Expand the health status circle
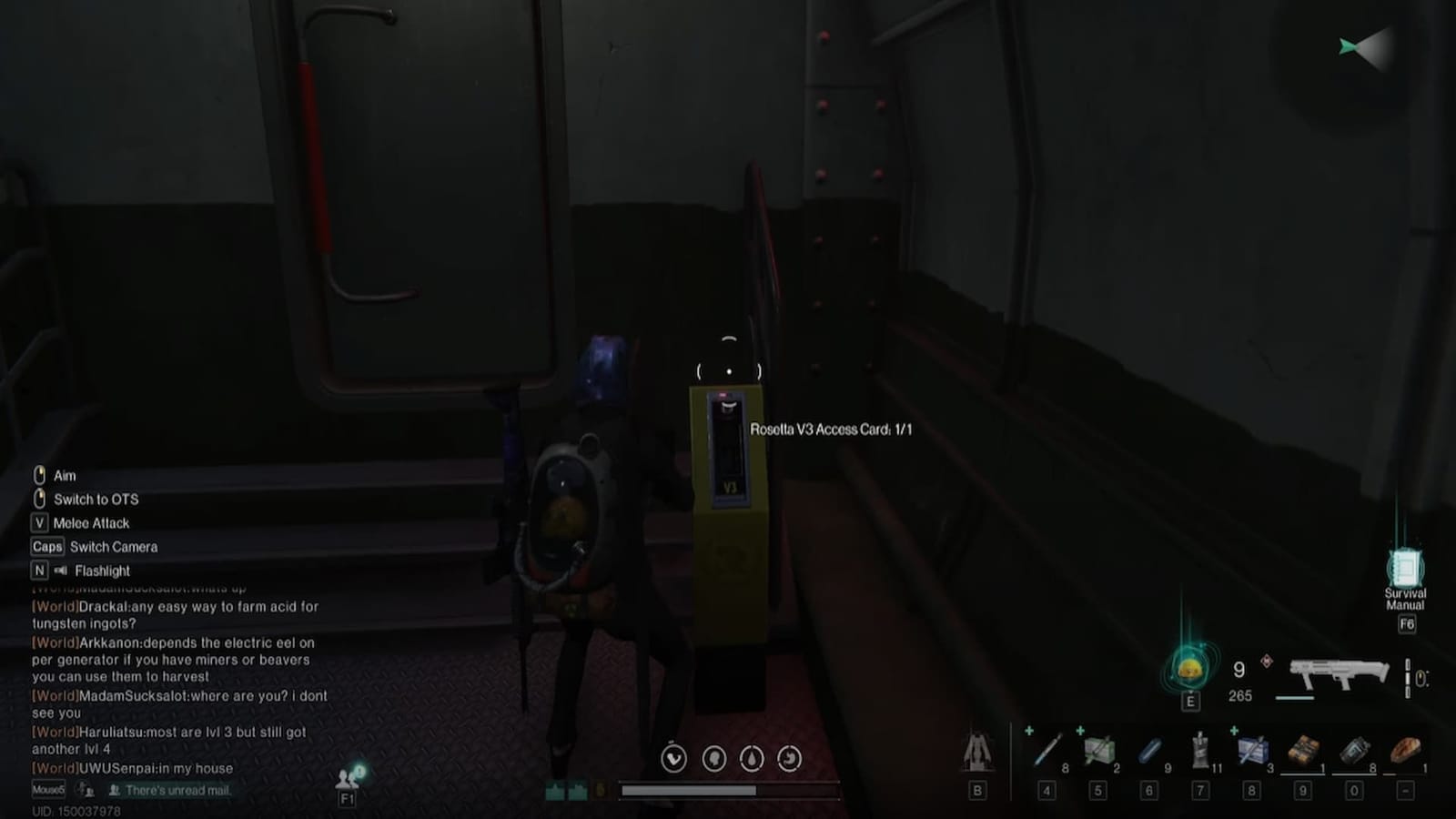Screen dimensions: 1456x819 coord(673,758)
